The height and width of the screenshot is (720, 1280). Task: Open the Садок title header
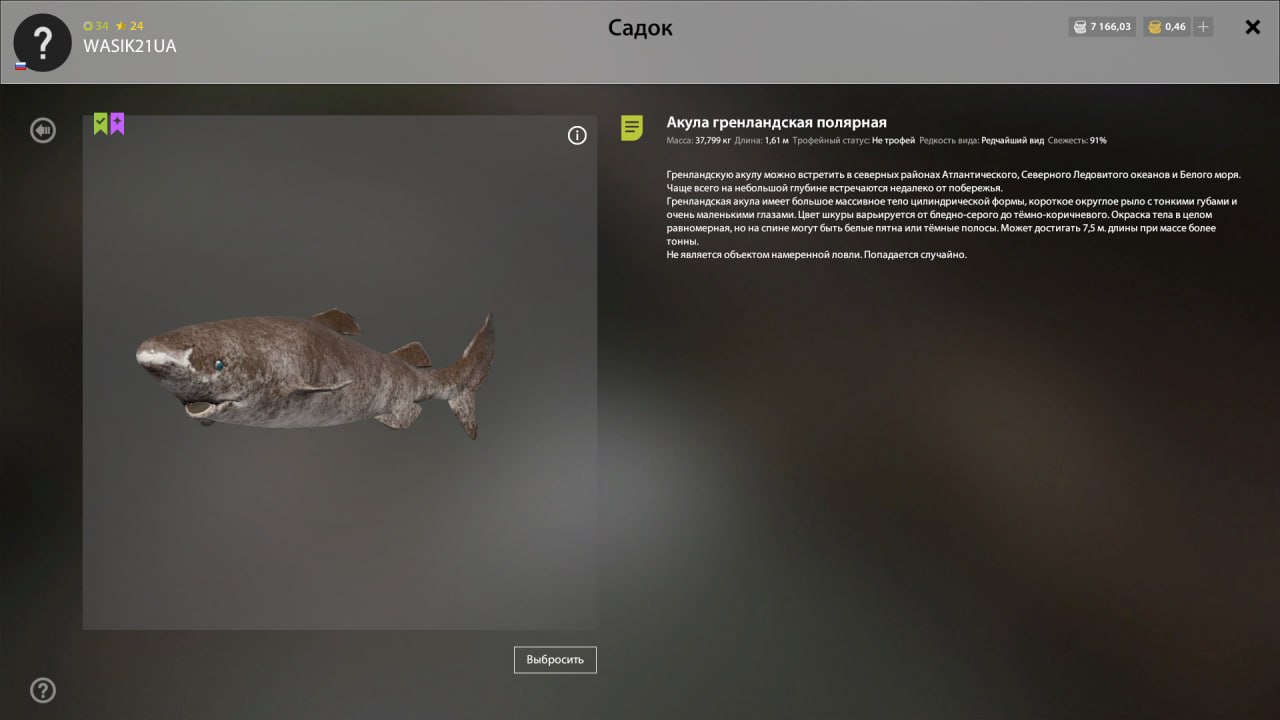640,27
